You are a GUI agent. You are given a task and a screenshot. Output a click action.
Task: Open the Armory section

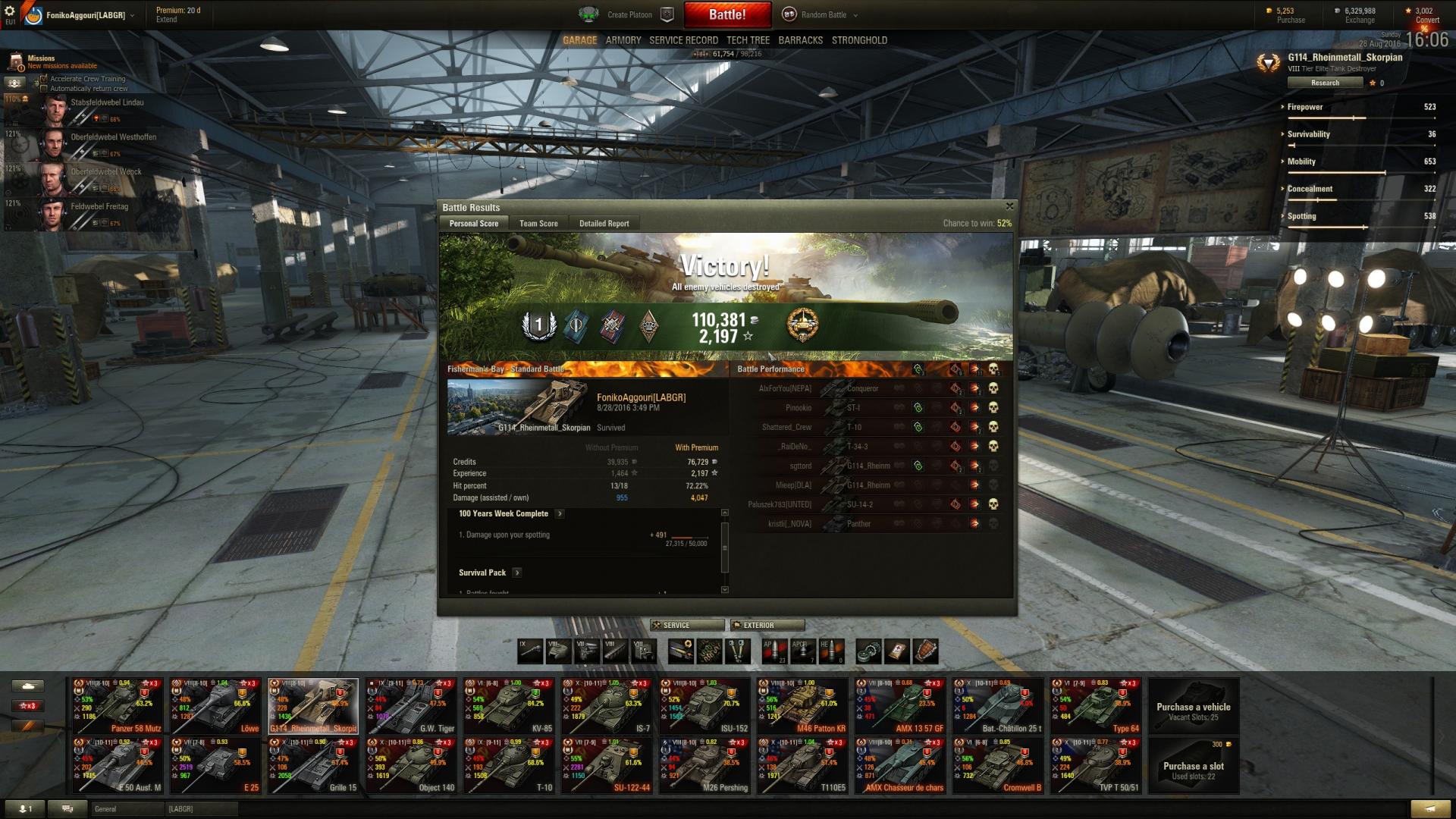tap(623, 40)
